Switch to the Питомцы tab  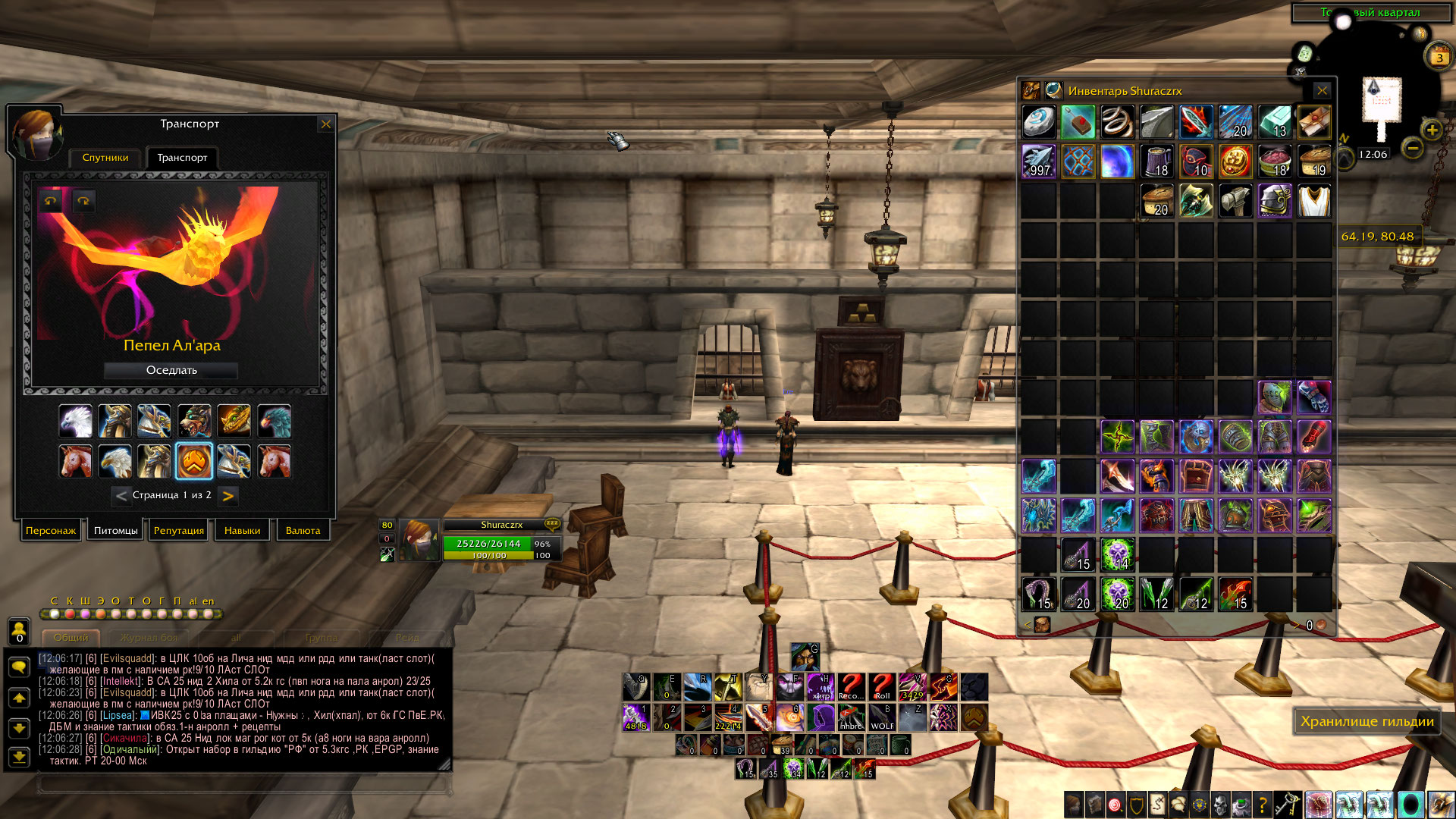[115, 531]
